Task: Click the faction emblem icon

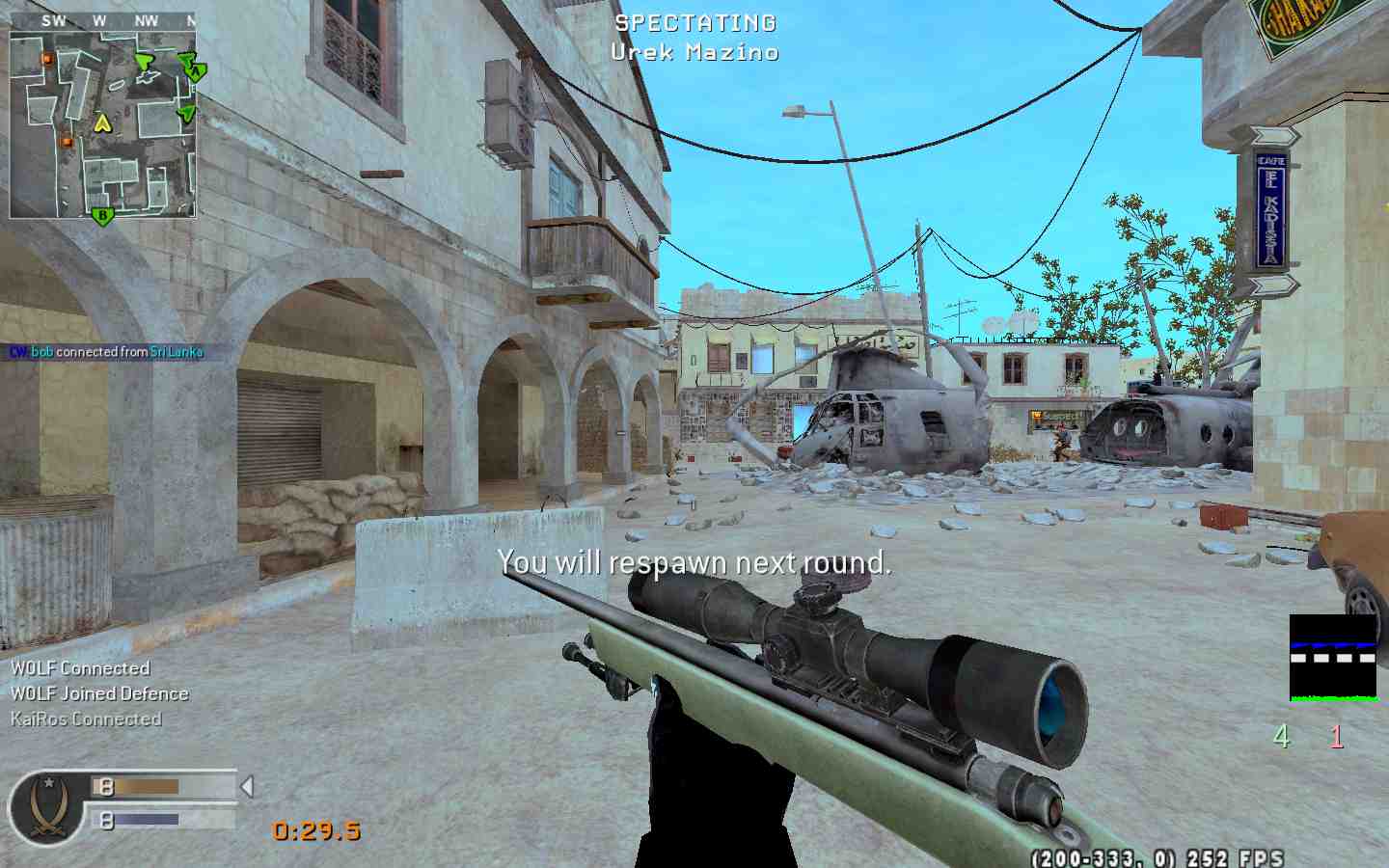Action: (42, 808)
